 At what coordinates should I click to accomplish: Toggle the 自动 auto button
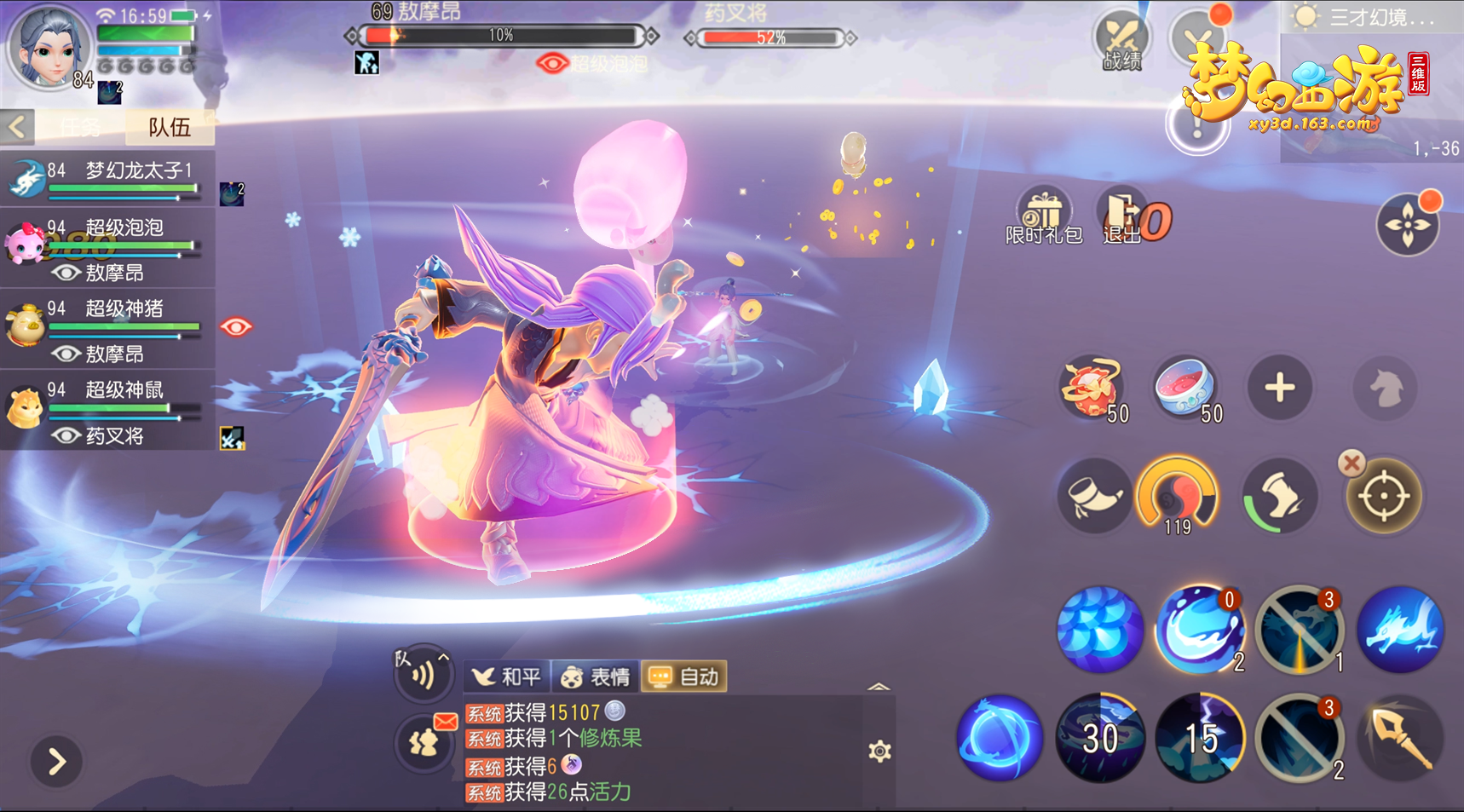coord(684,677)
